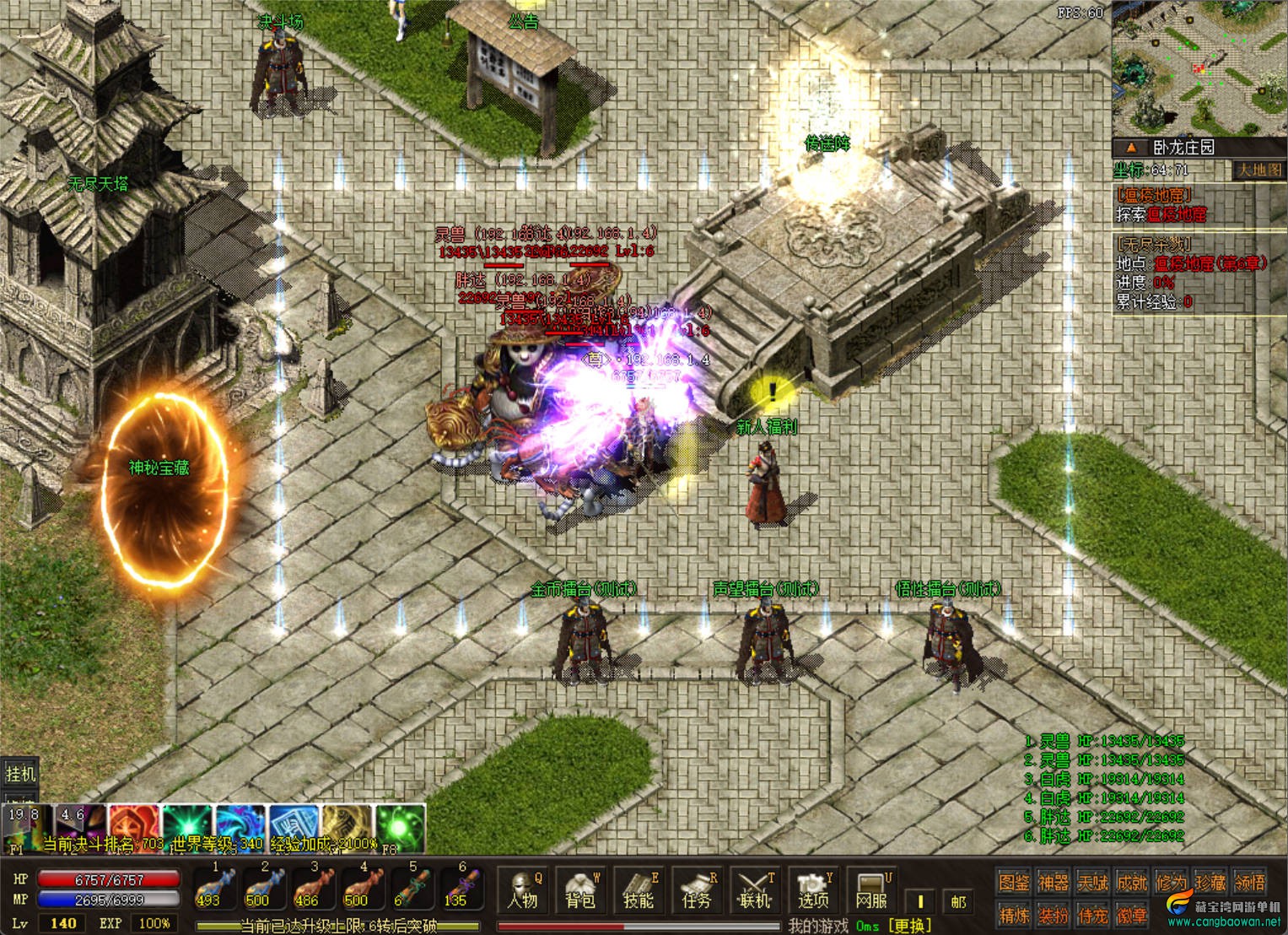Open the 背包 backpack

pyautogui.click(x=580, y=891)
